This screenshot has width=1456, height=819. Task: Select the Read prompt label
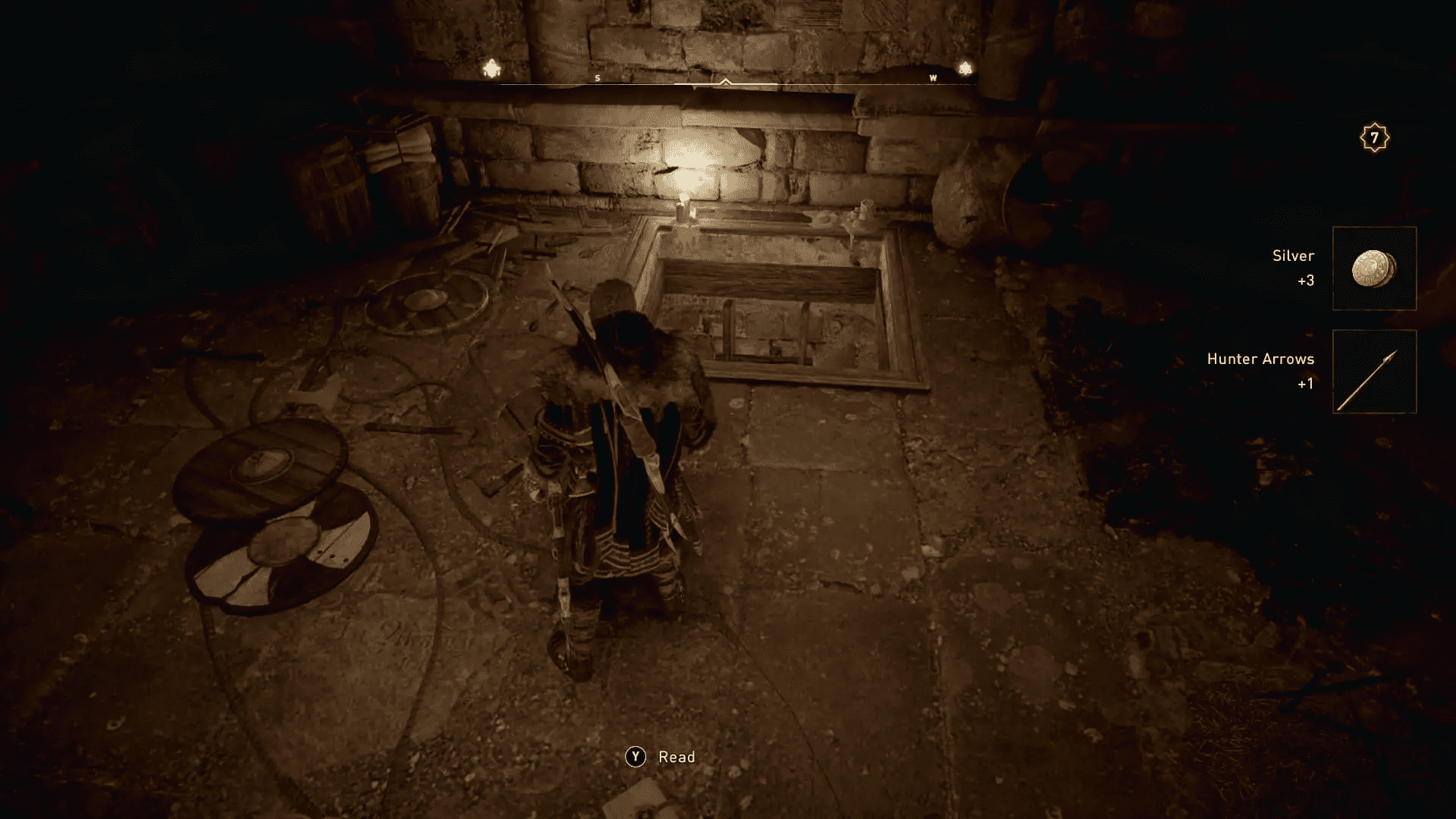coord(677,756)
